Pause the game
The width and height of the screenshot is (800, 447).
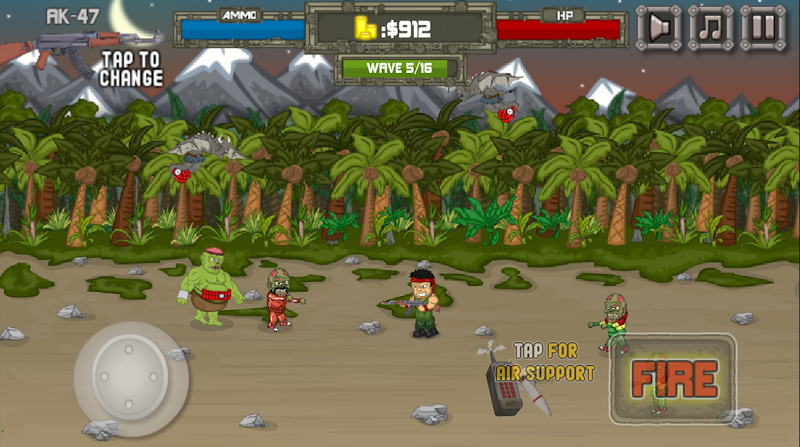tap(762, 27)
